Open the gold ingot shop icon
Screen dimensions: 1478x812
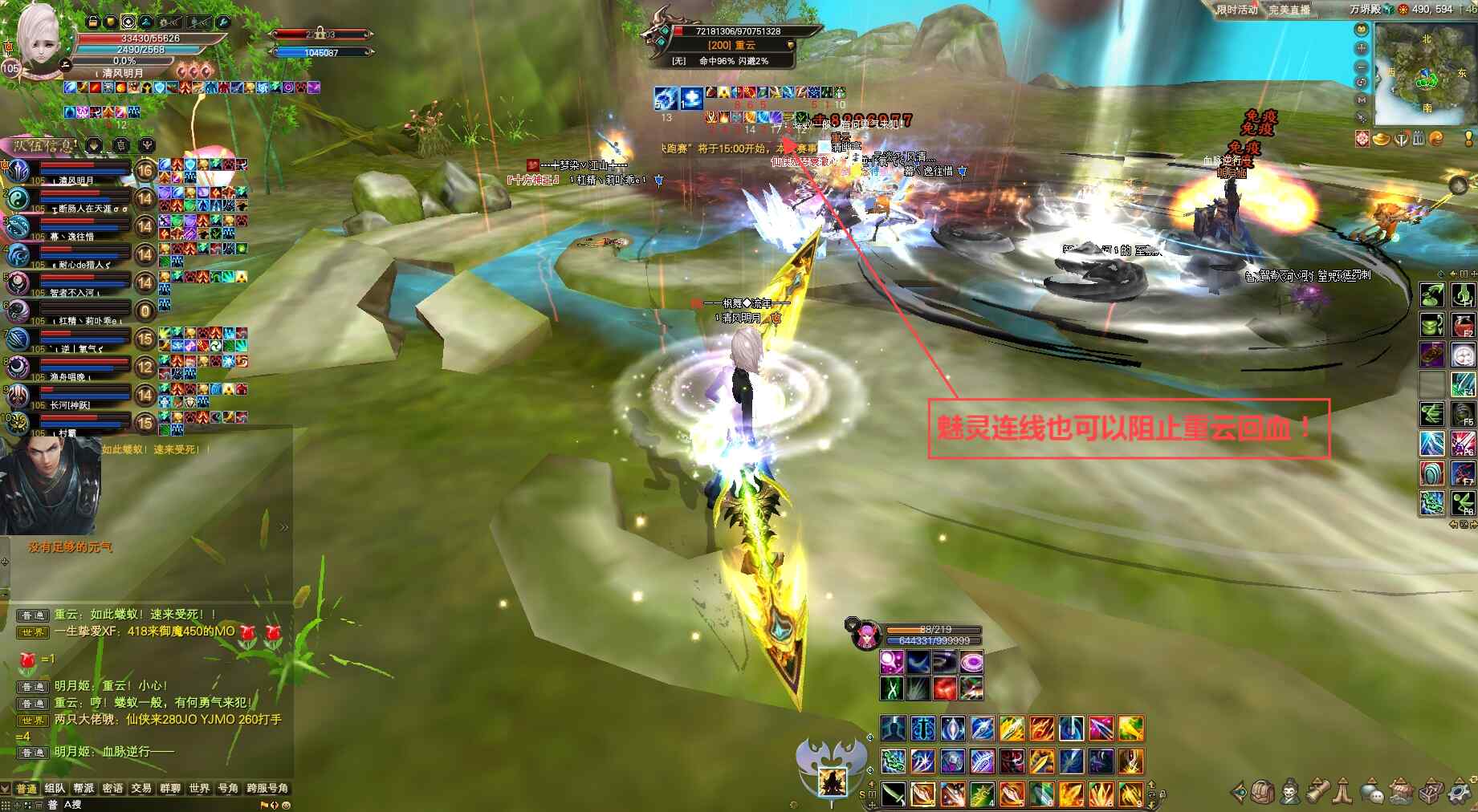click(x=1382, y=140)
